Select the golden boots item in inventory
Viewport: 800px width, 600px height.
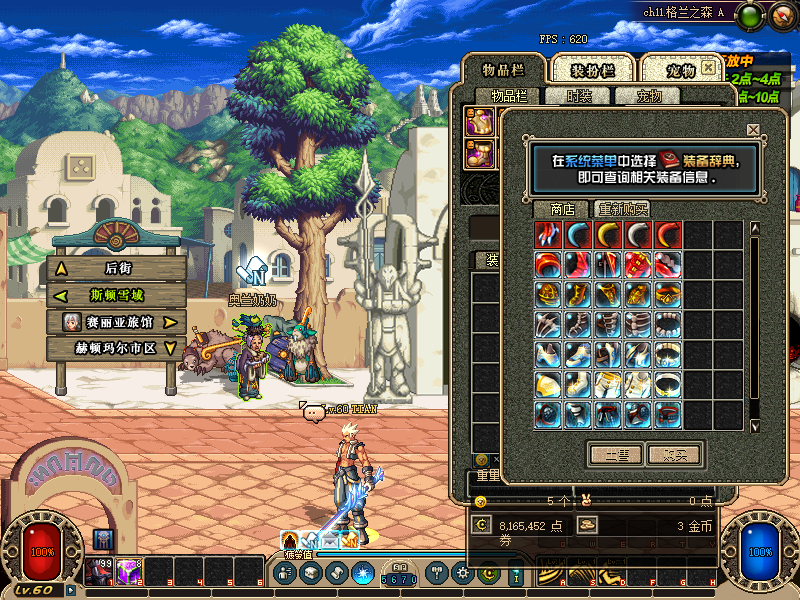pyautogui.click(x=479, y=154)
